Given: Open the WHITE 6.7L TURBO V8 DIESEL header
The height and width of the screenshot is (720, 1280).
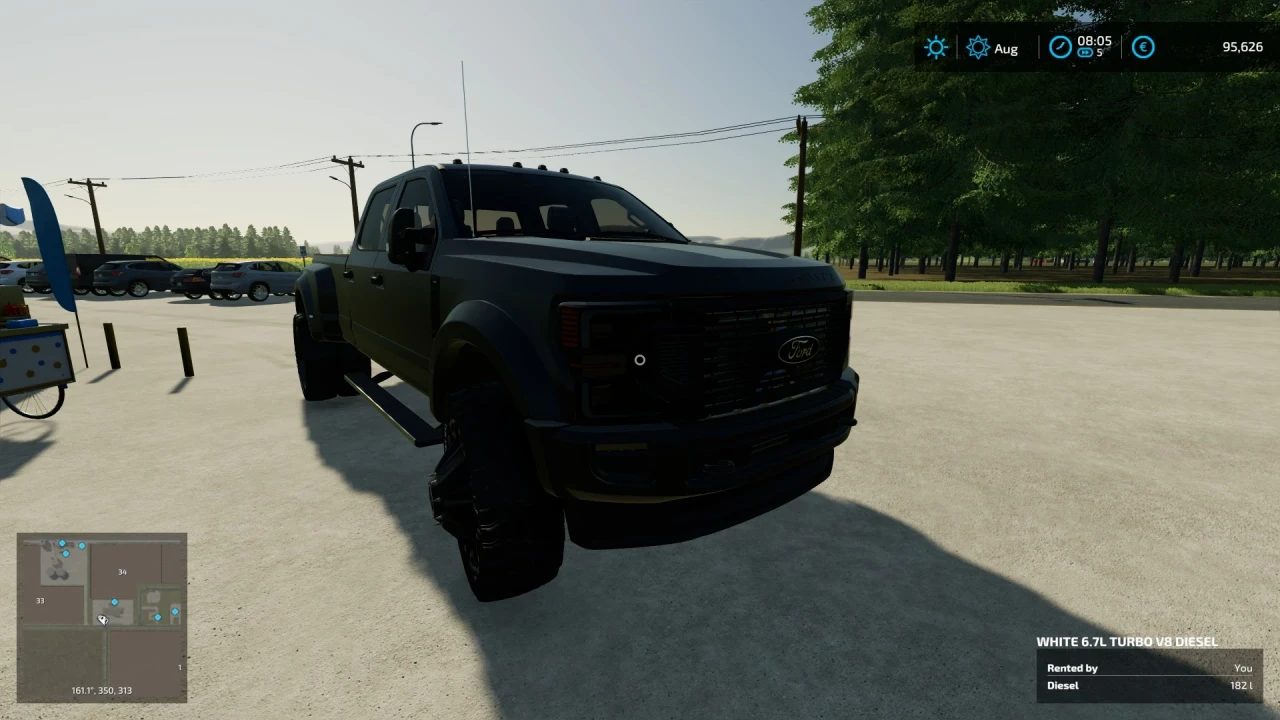Looking at the screenshot, I should coord(1128,642).
